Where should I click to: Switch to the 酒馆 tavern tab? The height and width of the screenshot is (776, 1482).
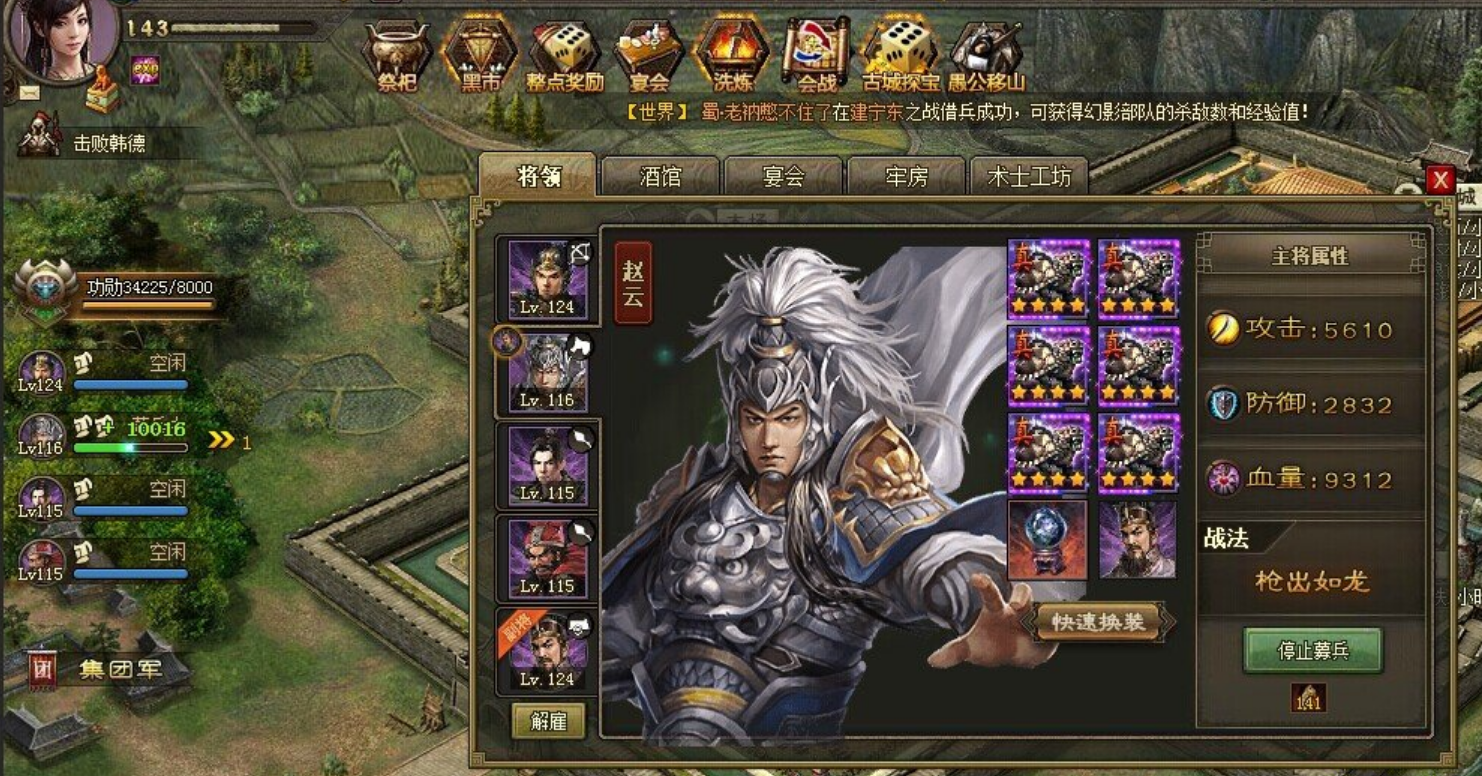[x=660, y=177]
